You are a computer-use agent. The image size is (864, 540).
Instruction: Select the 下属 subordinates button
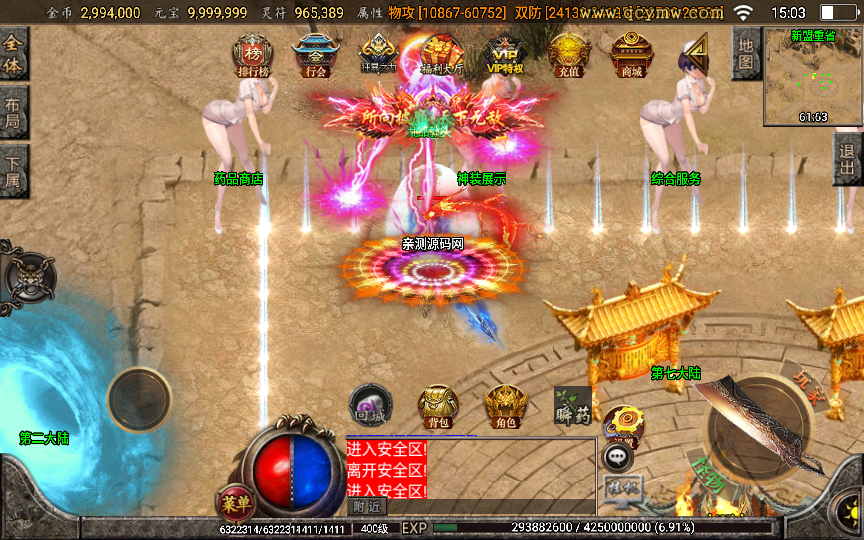point(14,171)
